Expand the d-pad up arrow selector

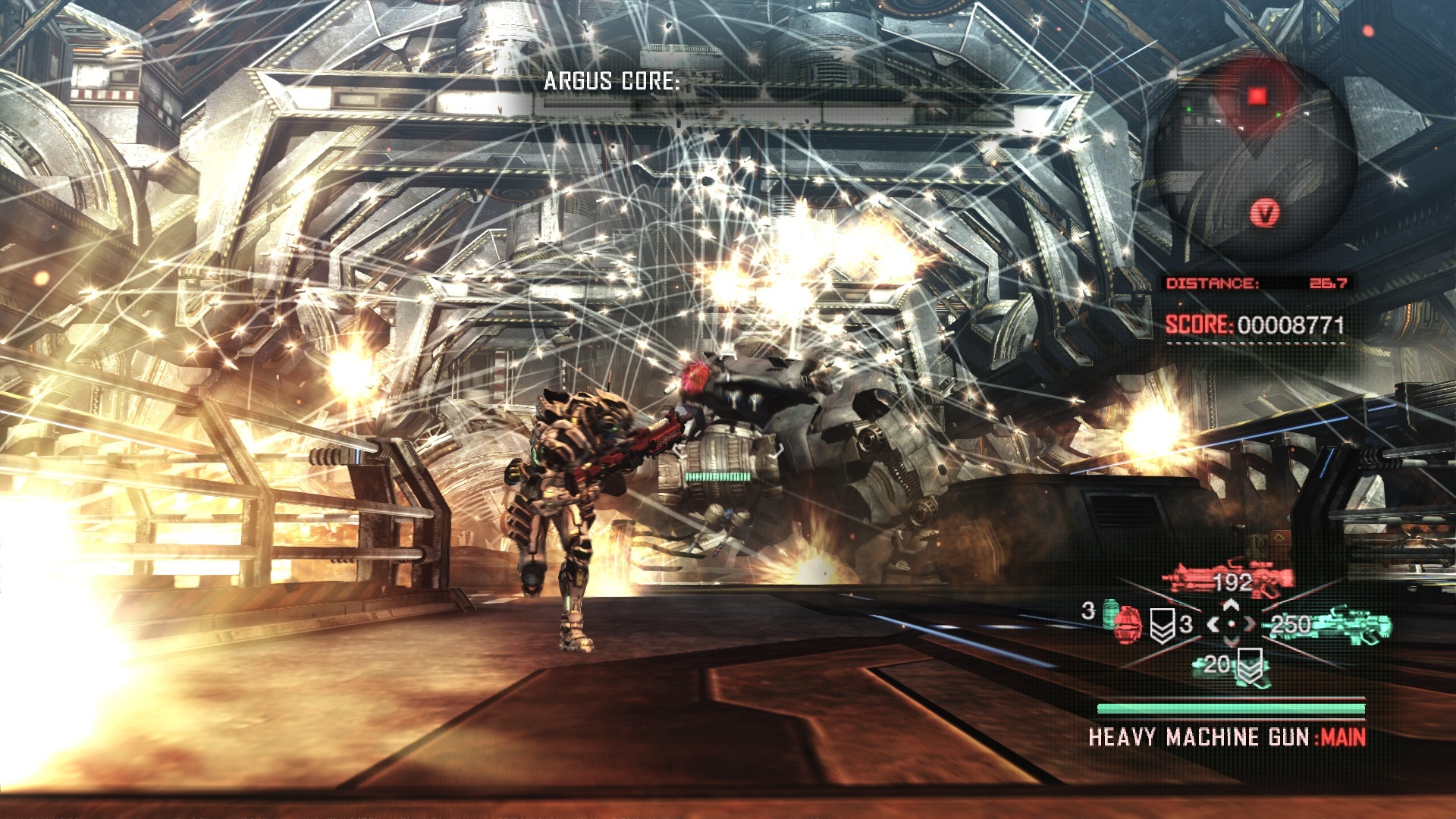pos(1230,605)
